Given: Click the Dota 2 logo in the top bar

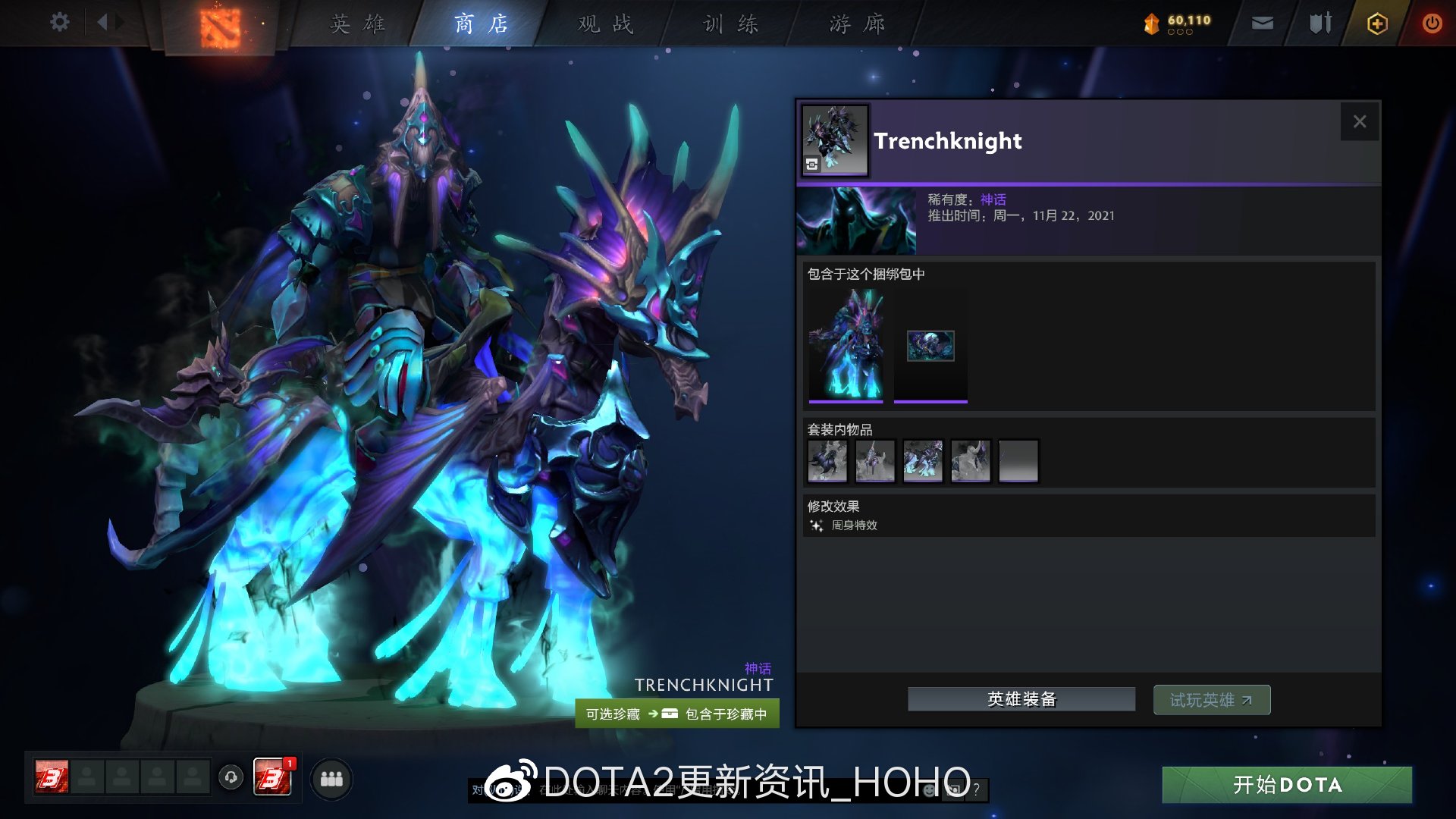Looking at the screenshot, I should click(221, 25).
